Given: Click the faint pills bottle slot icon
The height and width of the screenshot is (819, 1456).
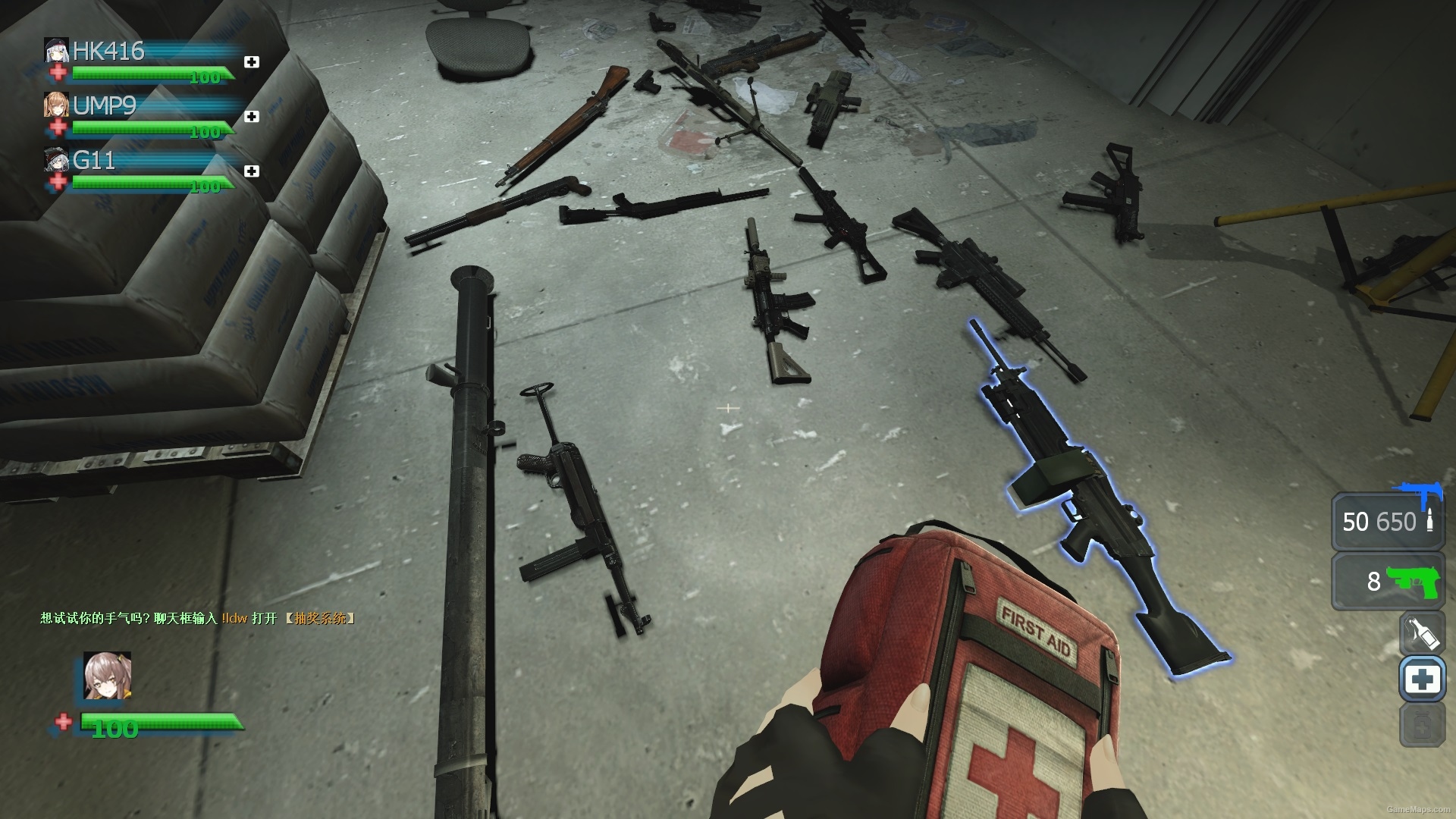Looking at the screenshot, I should click(1423, 722).
